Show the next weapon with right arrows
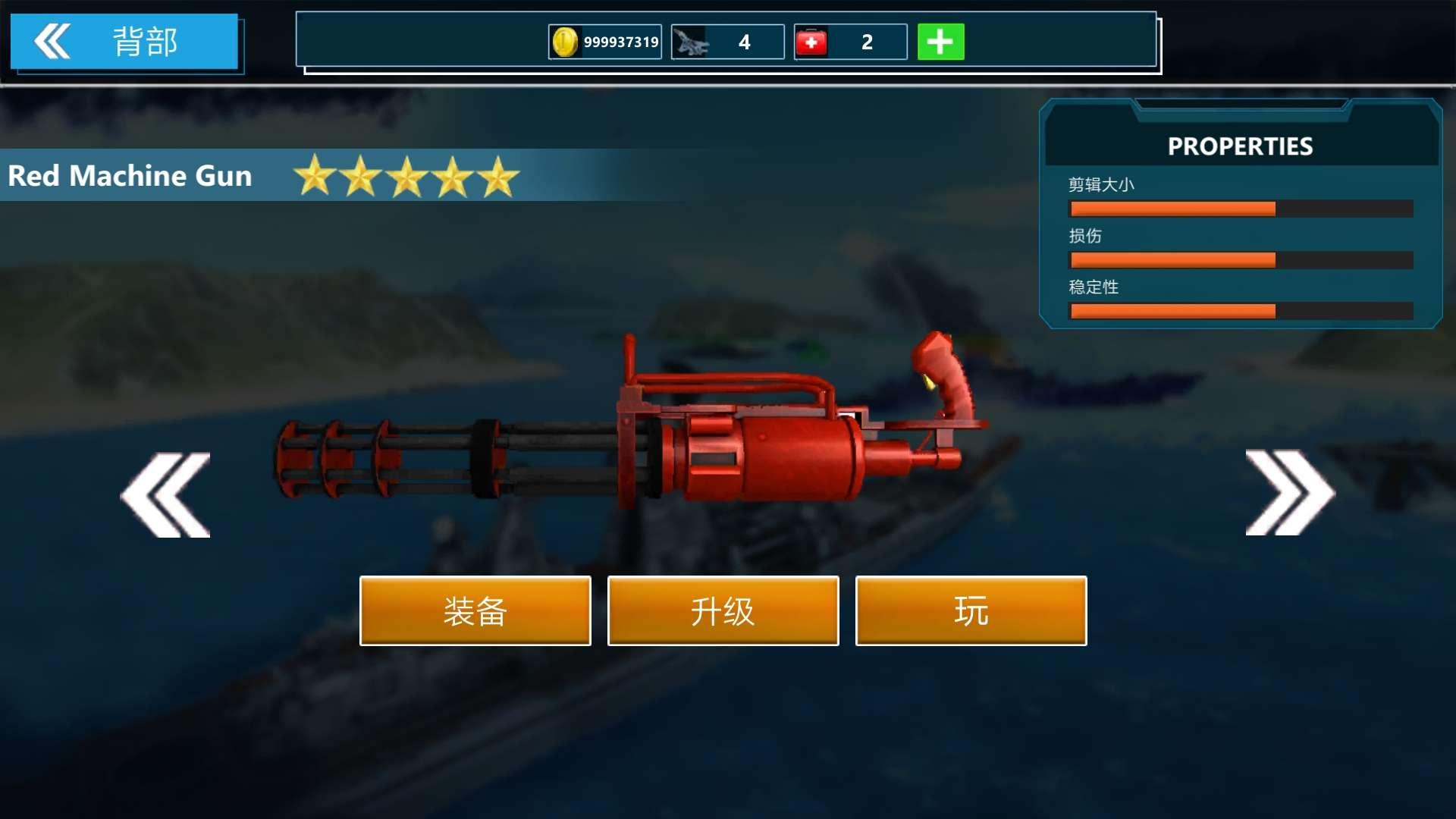Image resolution: width=1456 pixels, height=819 pixels. click(x=1289, y=493)
